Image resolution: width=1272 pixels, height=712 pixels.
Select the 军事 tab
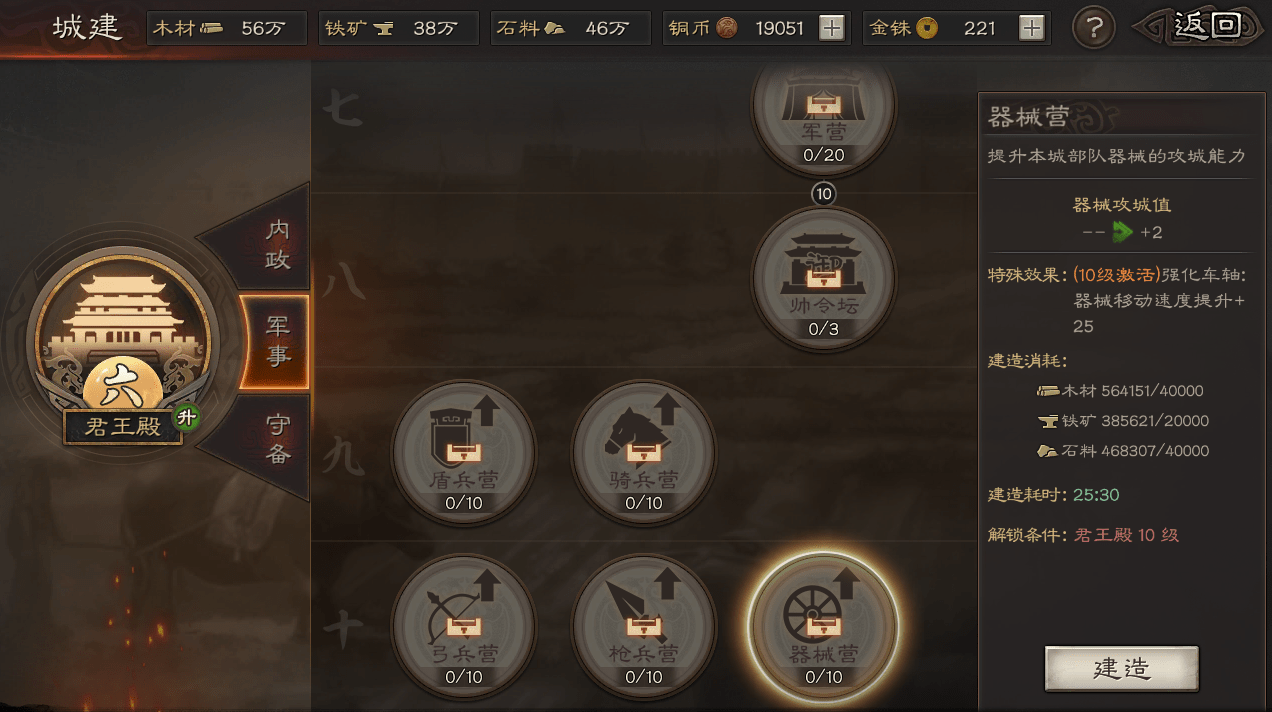tap(277, 341)
